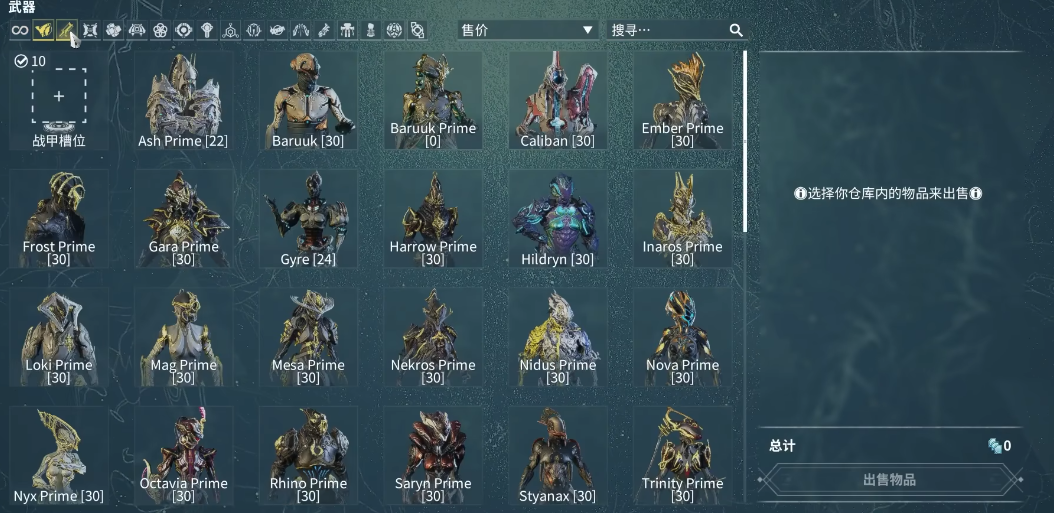
Task: Click the inventory list scrollbar
Action: tap(744, 140)
